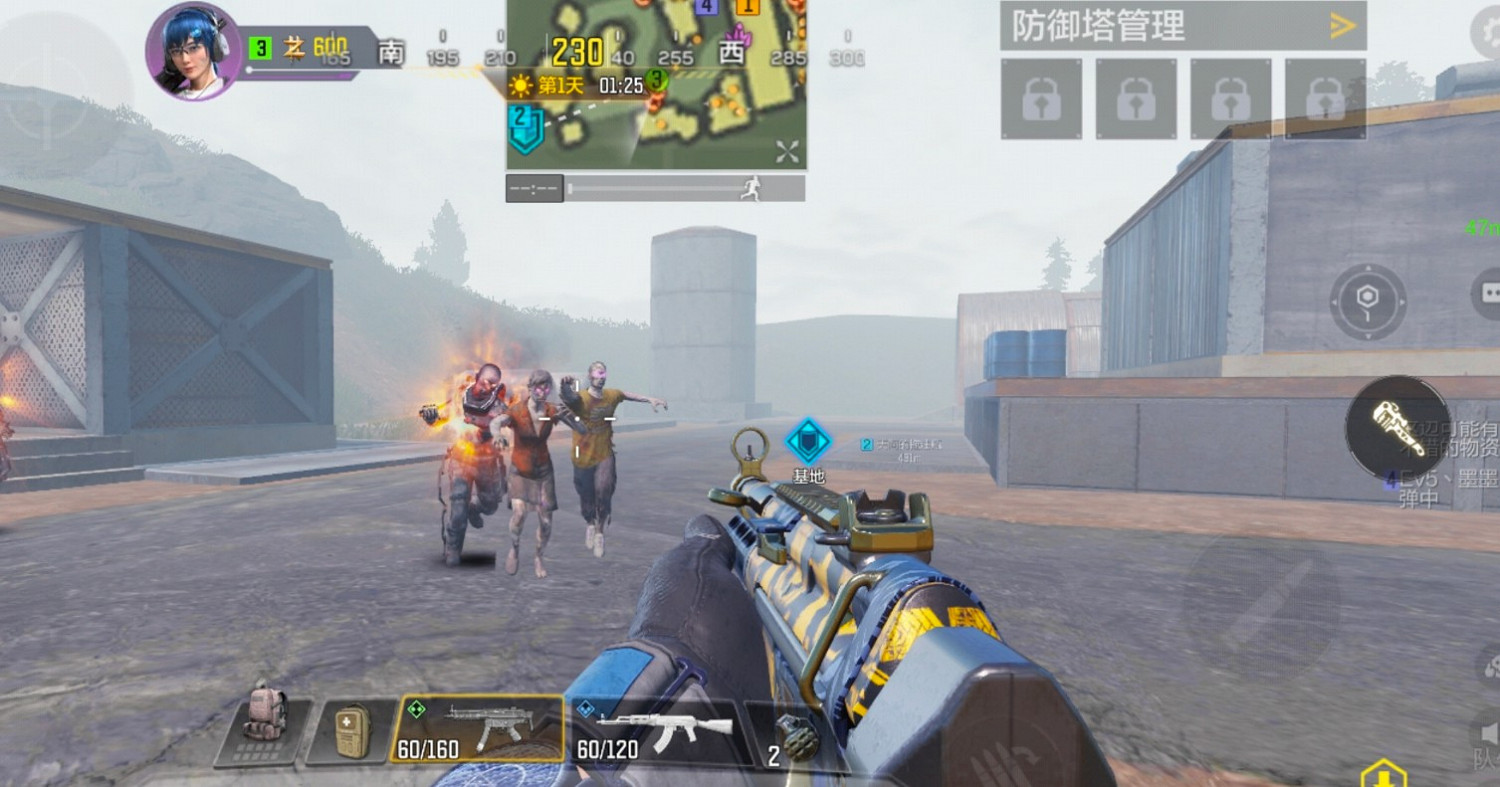
Task: Open 防御塔管理 defense tower management
Action: 1100,28
